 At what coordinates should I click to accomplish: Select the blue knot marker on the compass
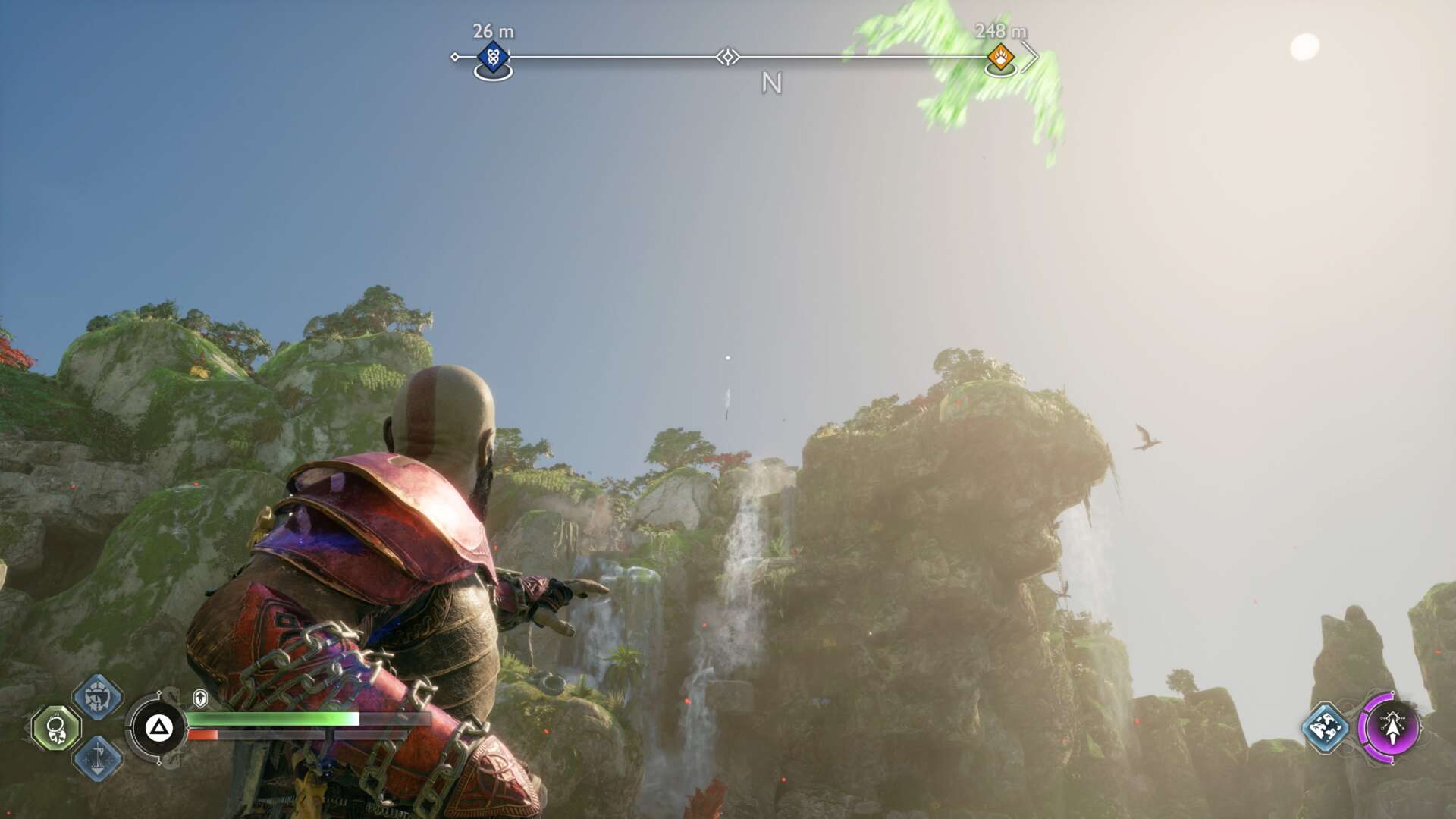pyautogui.click(x=493, y=57)
